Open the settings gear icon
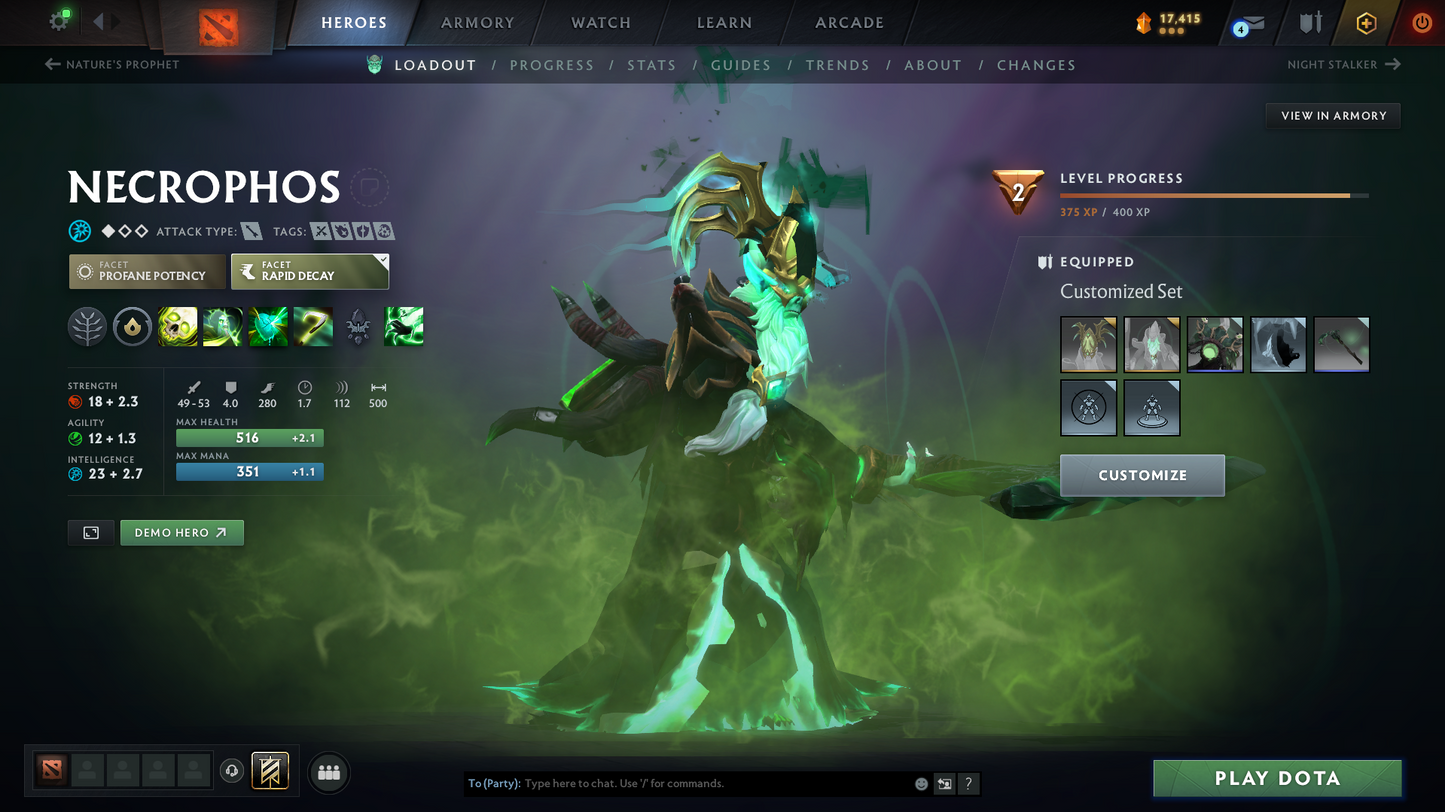 (x=59, y=21)
